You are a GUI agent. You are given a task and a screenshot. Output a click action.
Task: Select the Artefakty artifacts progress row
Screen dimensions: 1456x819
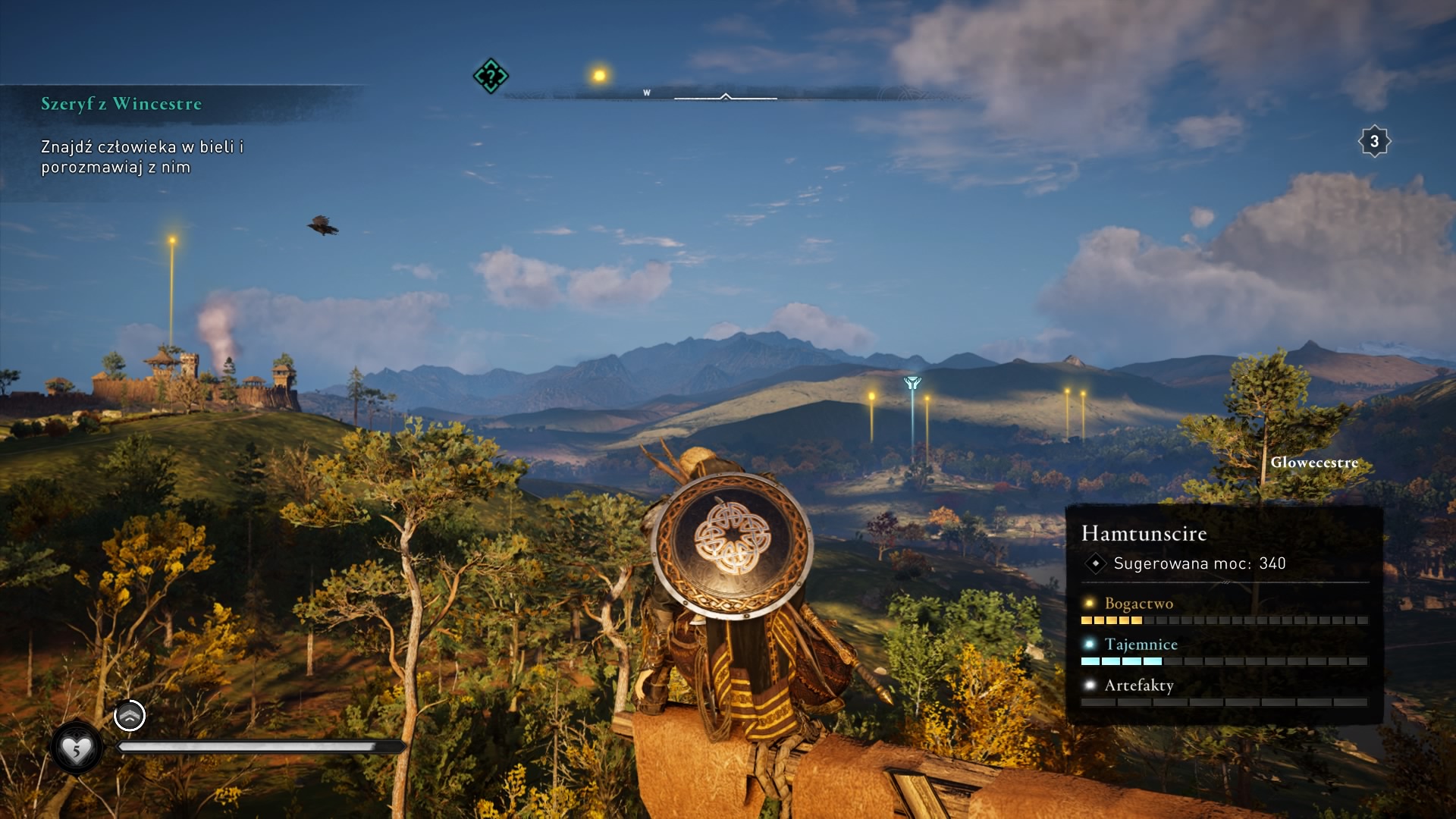pyautogui.click(x=1223, y=692)
